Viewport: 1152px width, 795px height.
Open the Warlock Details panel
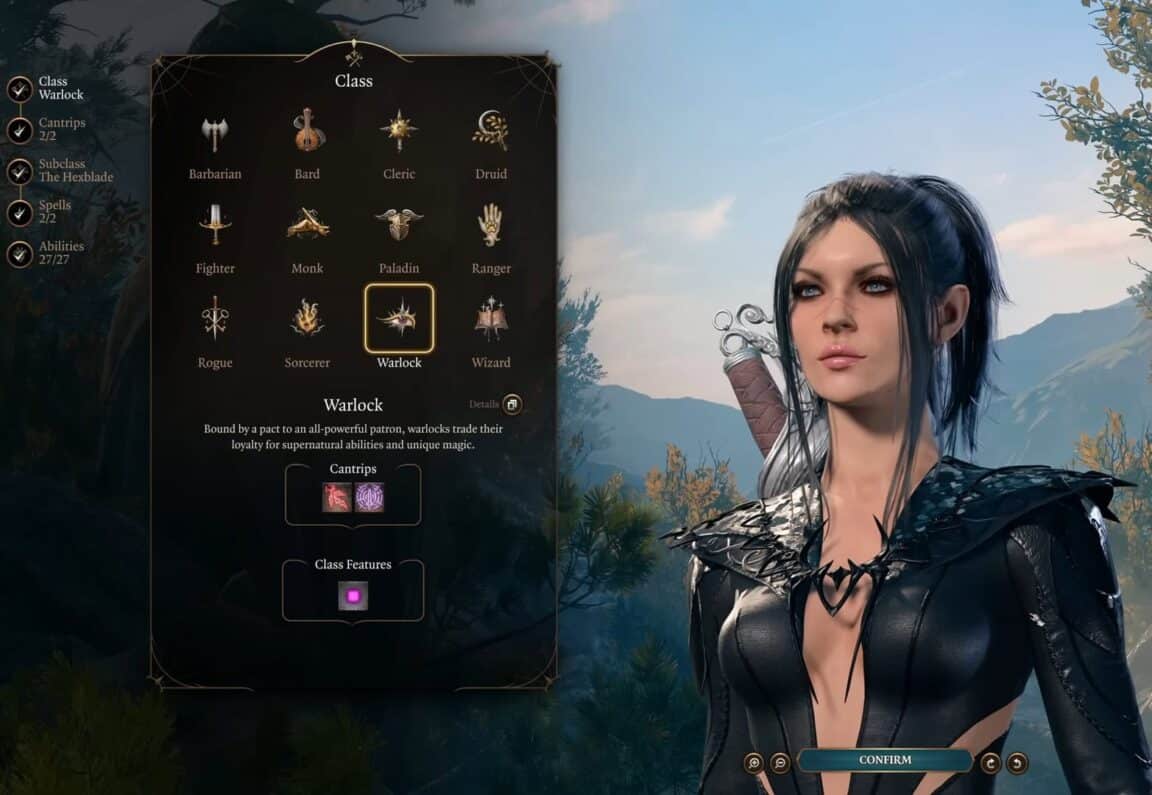click(x=511, y=404)
